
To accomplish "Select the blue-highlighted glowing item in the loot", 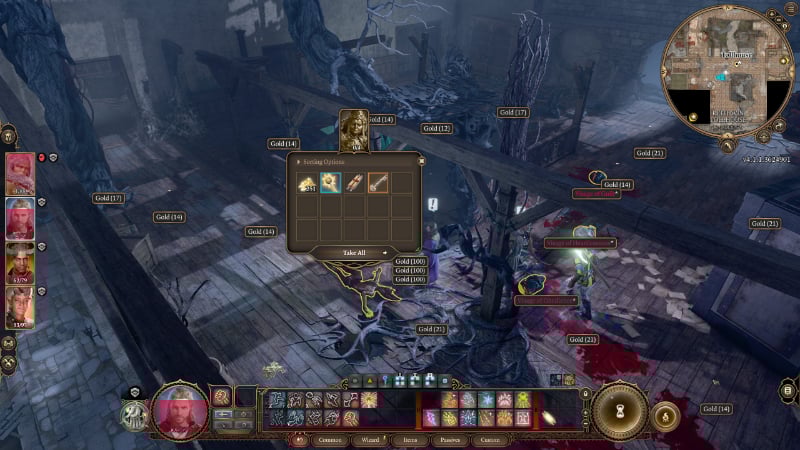I will click(x=330, y=182).
